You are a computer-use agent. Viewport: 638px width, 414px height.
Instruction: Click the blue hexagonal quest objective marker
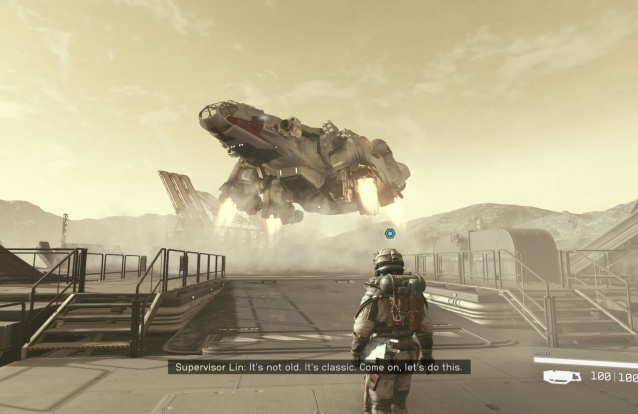(x=389, y=233)
